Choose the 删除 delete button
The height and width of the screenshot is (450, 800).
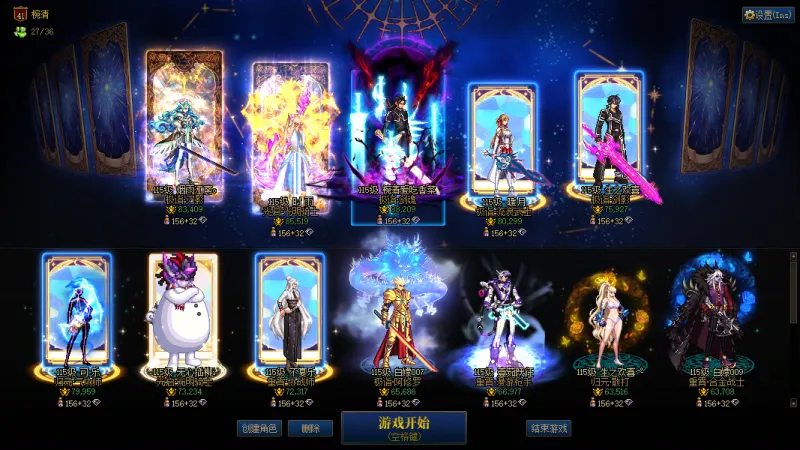pos(310,428)
